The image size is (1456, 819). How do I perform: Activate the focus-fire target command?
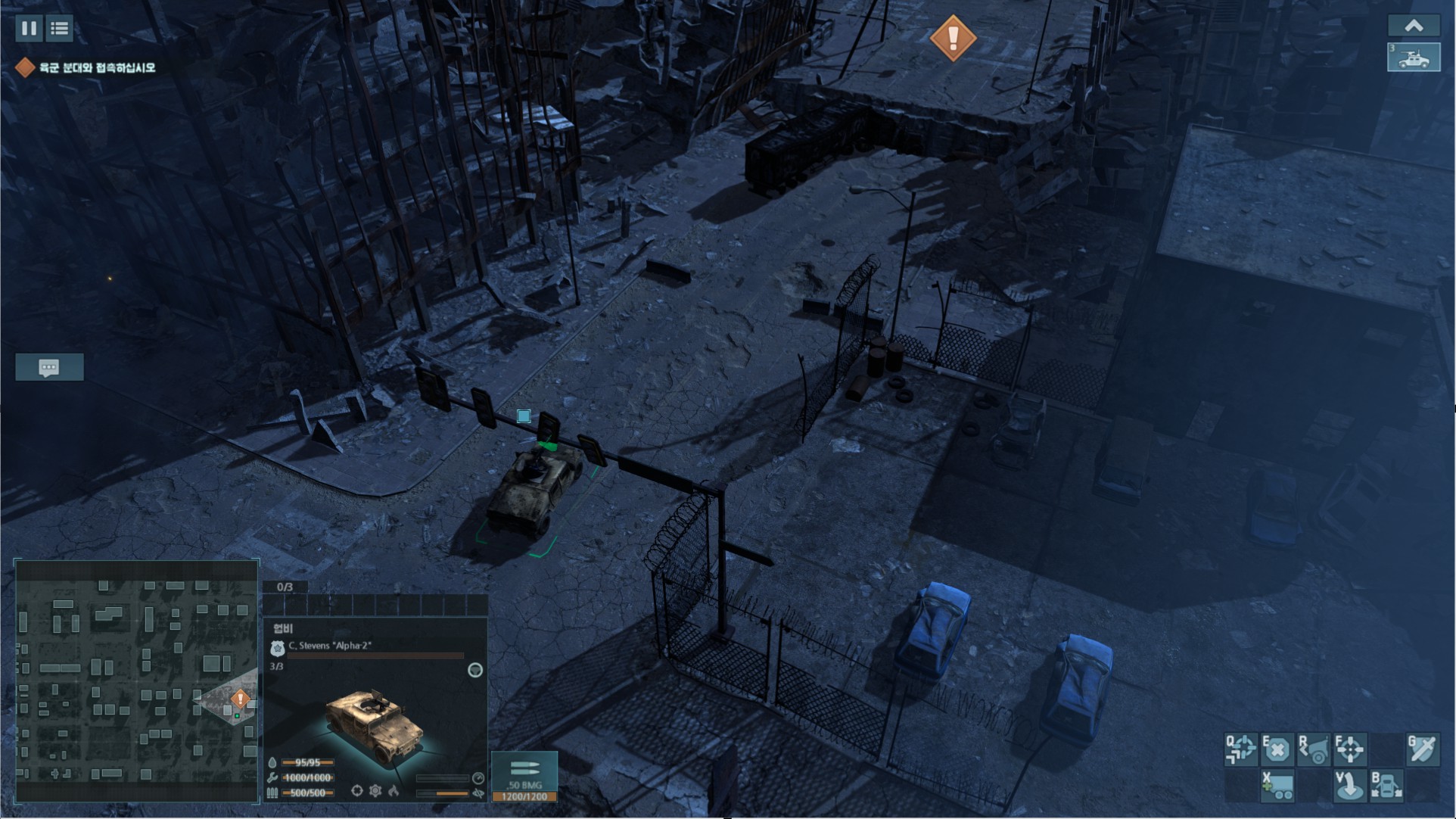point(1350,749)
